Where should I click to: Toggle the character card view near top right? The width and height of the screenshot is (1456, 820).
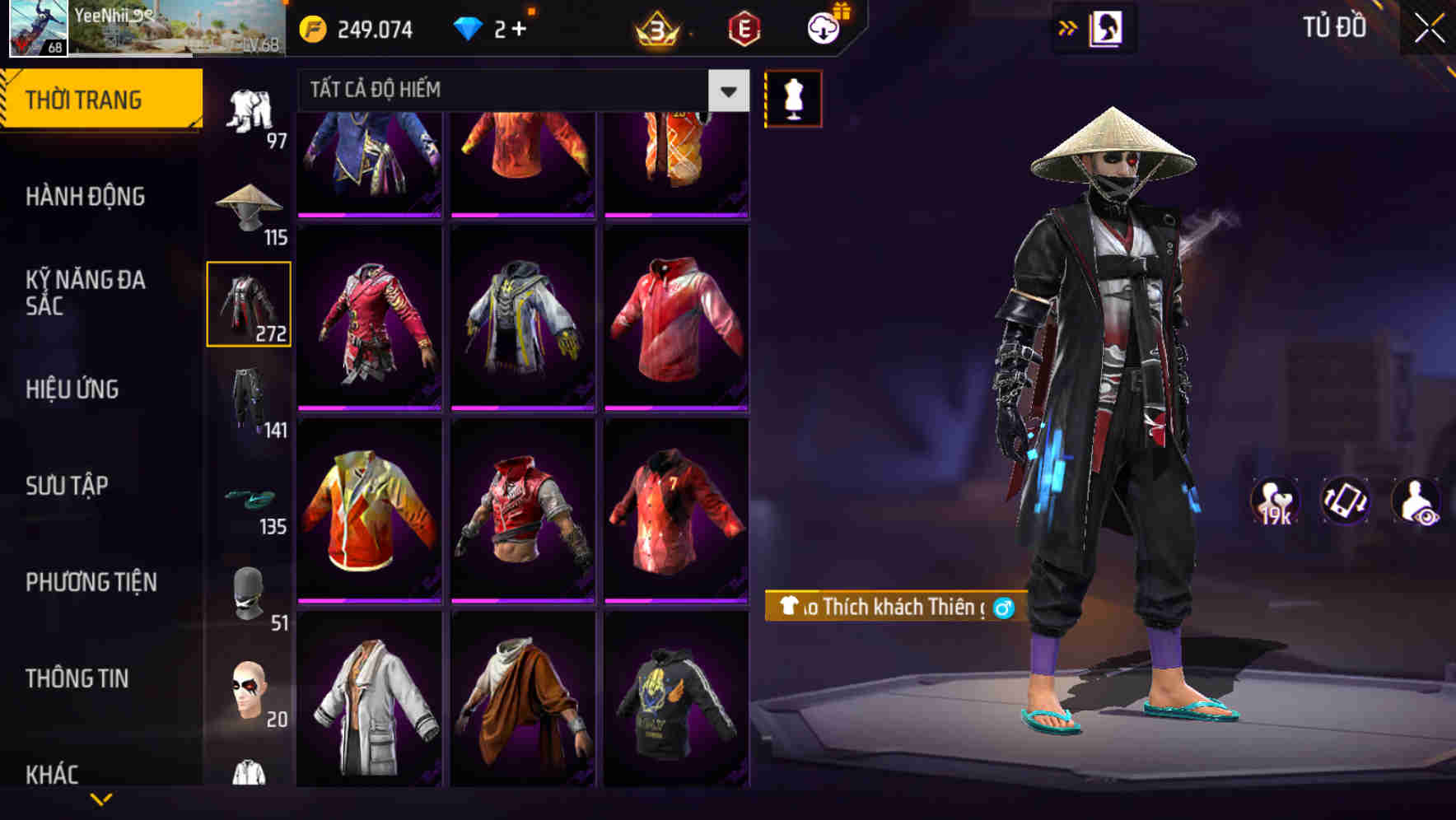[x=1107, y=27]
